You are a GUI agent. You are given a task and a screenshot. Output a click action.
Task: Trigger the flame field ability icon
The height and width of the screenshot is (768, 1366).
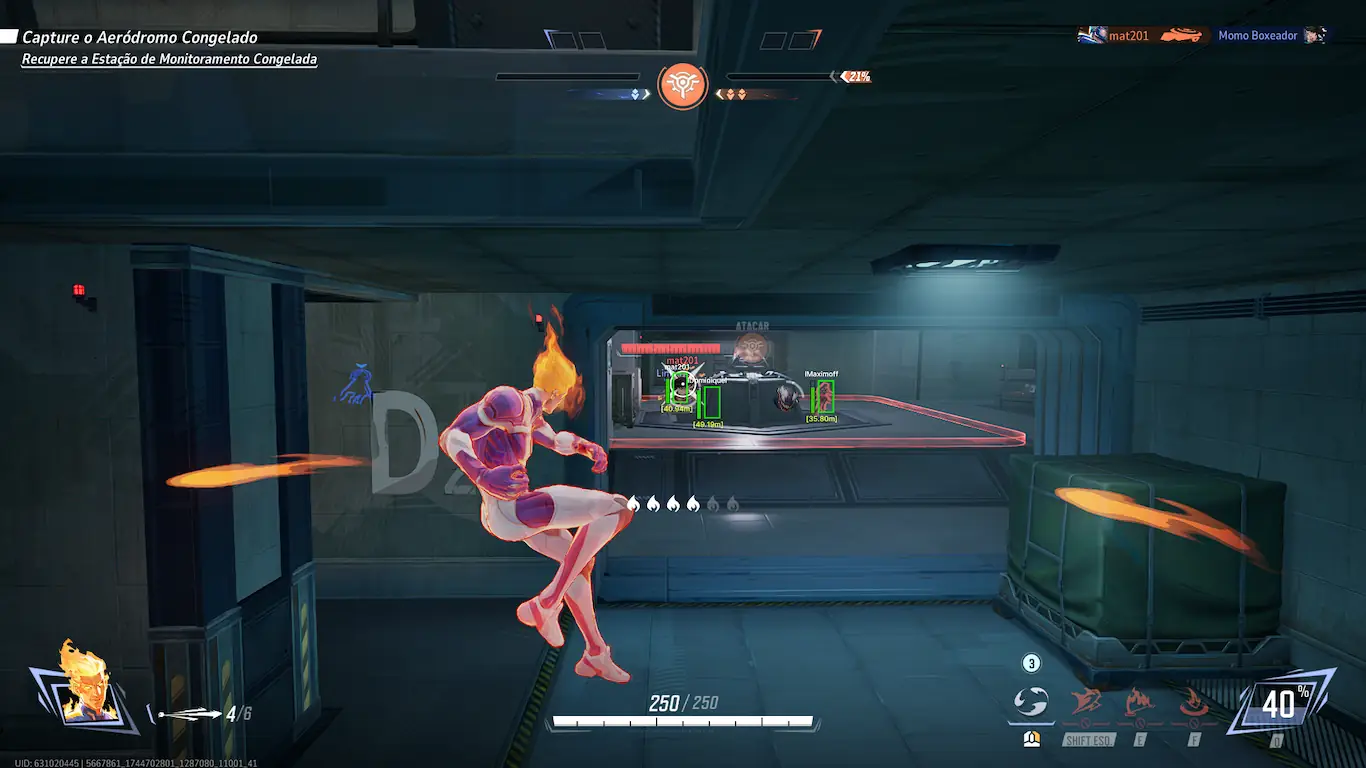[1140, 702]
